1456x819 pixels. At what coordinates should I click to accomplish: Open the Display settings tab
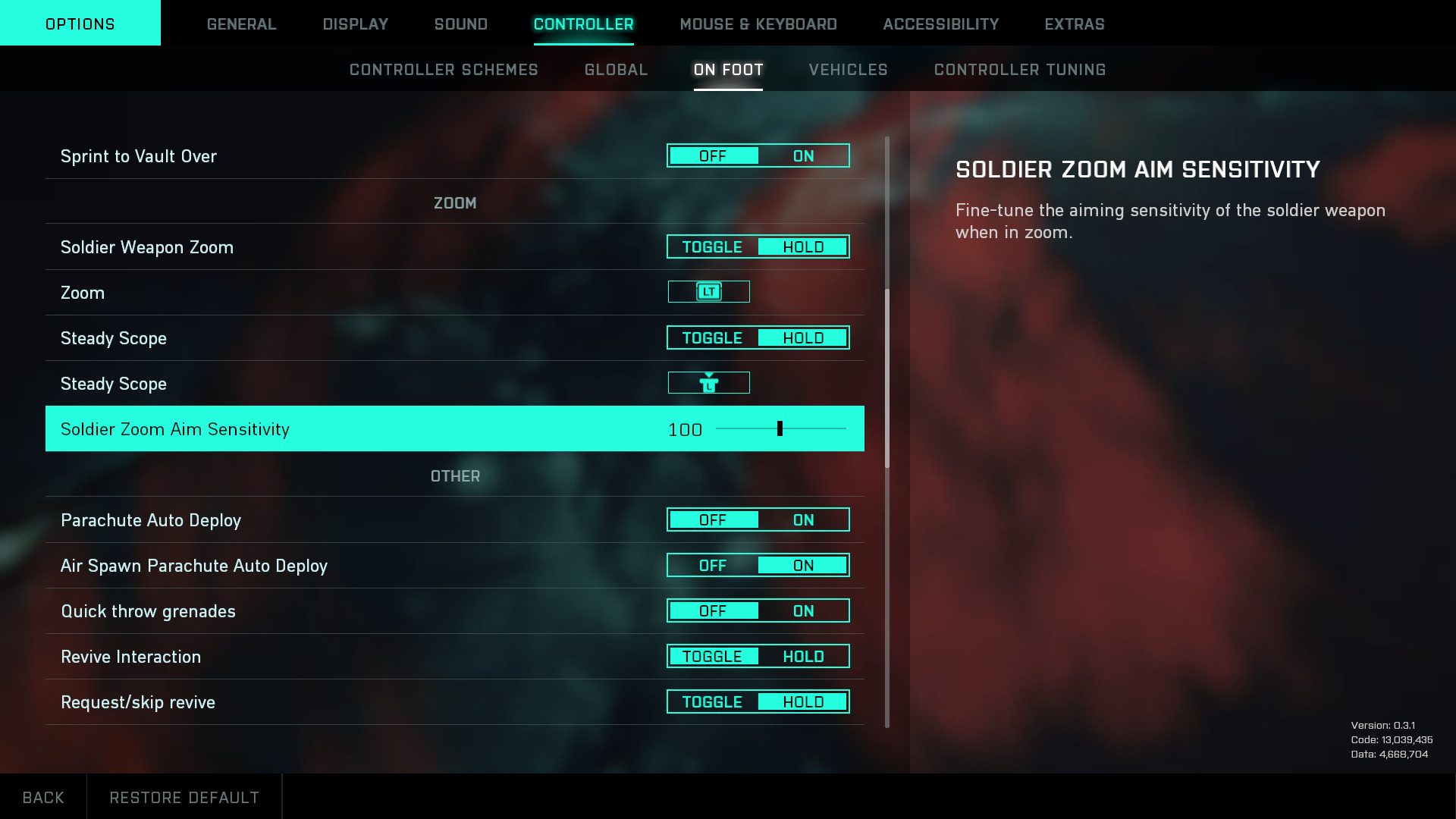pos(355,24)
